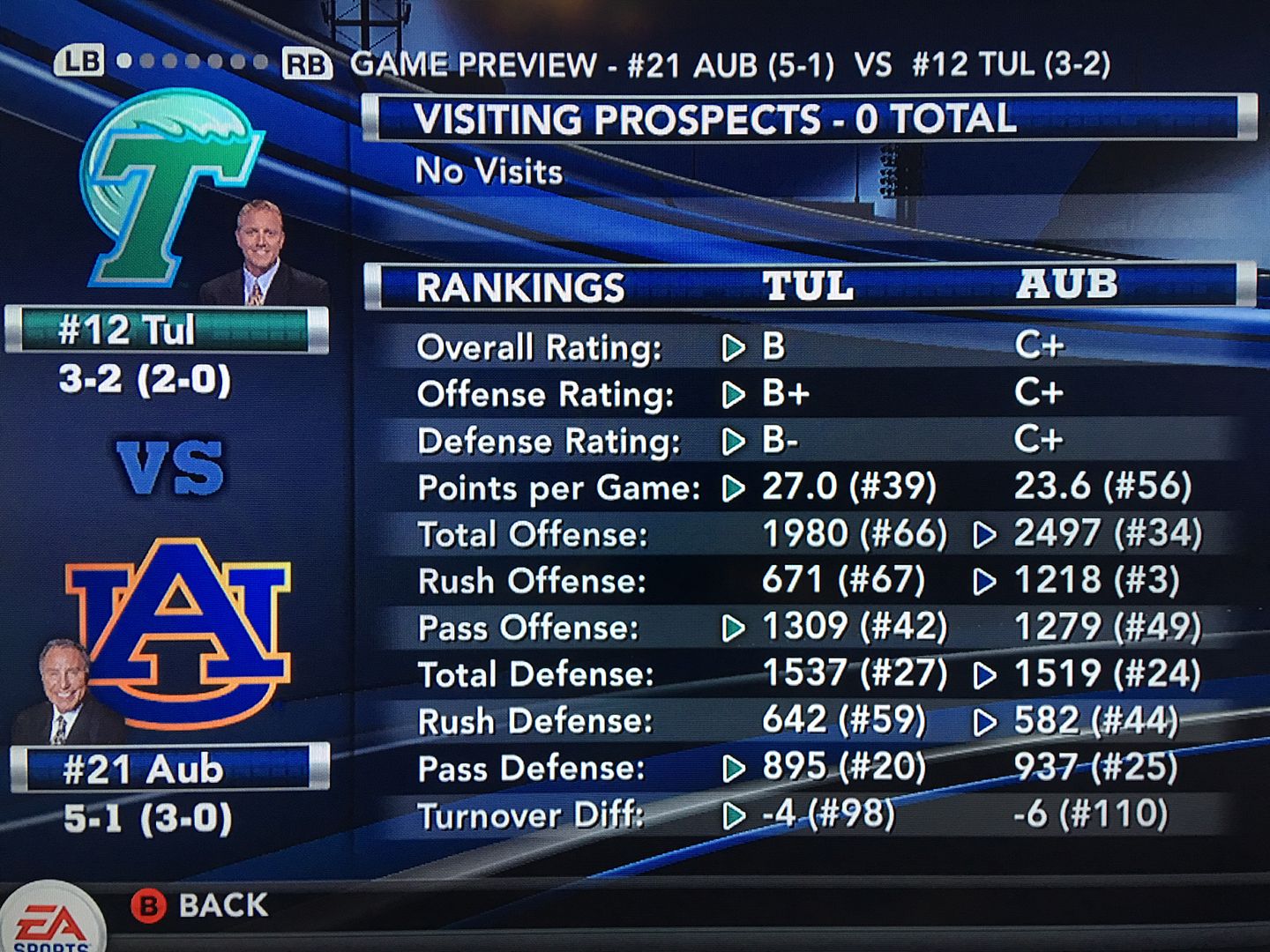The image size is (1270, 952).
Task: Select the #12 Tul team banner
Action: coord(166,331)
